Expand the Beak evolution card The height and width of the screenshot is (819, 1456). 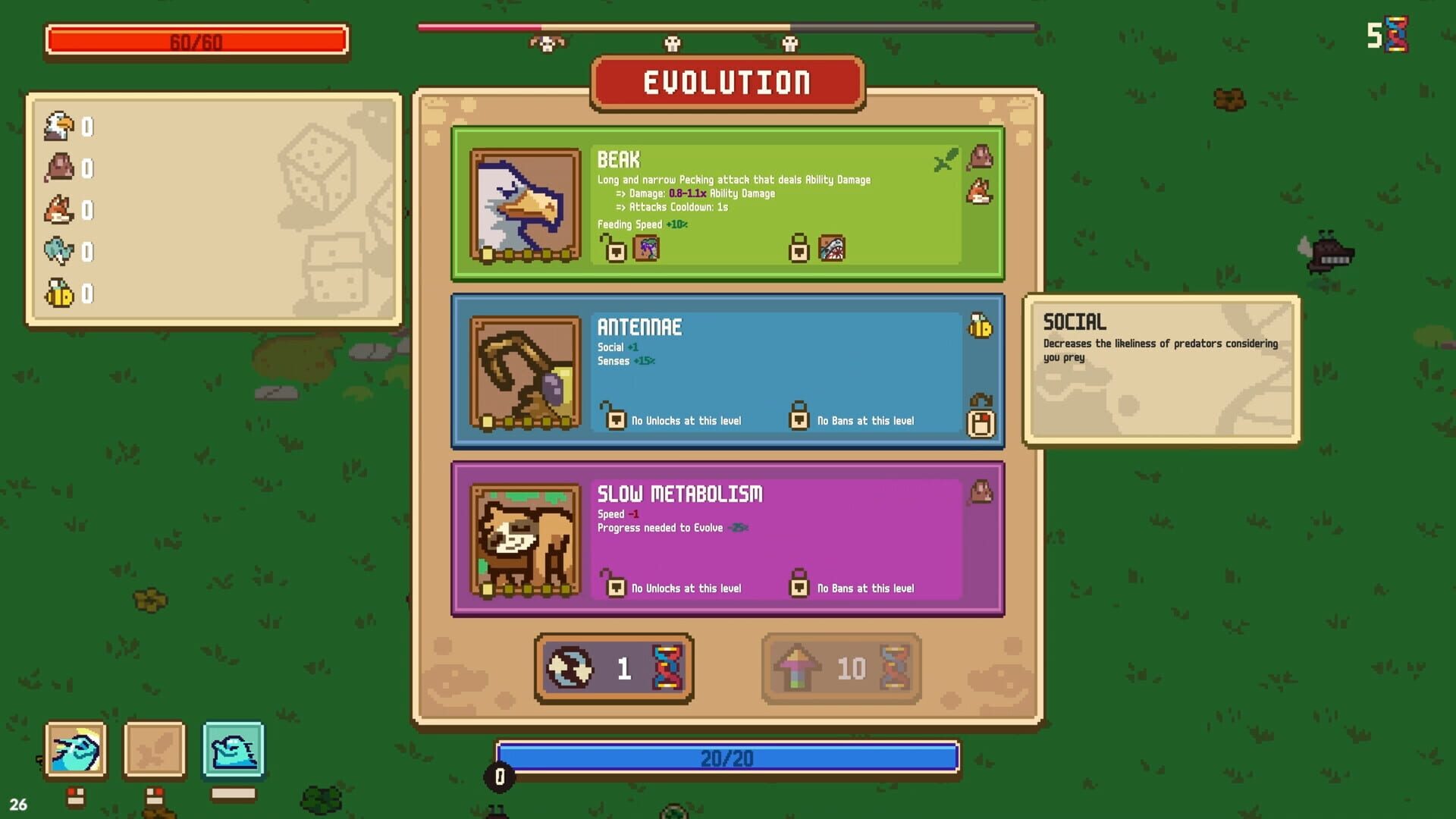pyautogui.click(x=728, y=203)
